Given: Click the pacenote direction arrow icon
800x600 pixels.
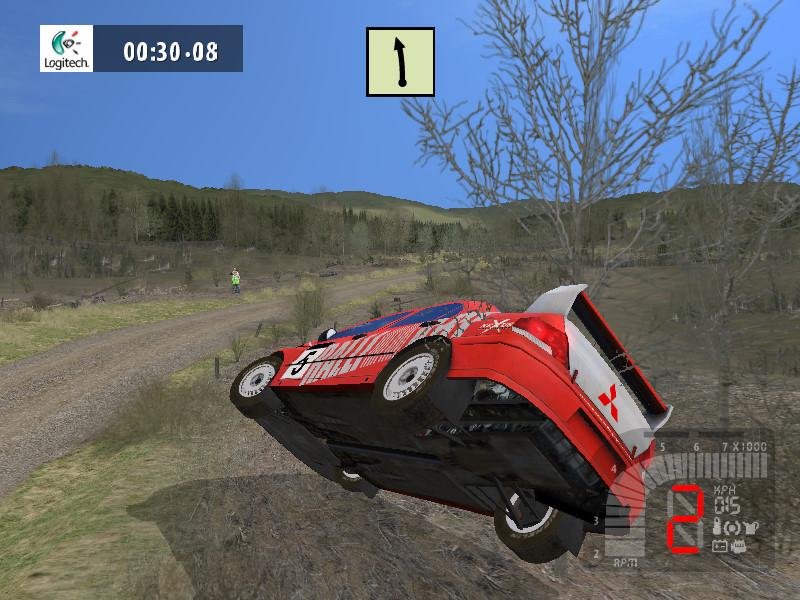Looking at the screenshot, I should (x=400, y=62).
